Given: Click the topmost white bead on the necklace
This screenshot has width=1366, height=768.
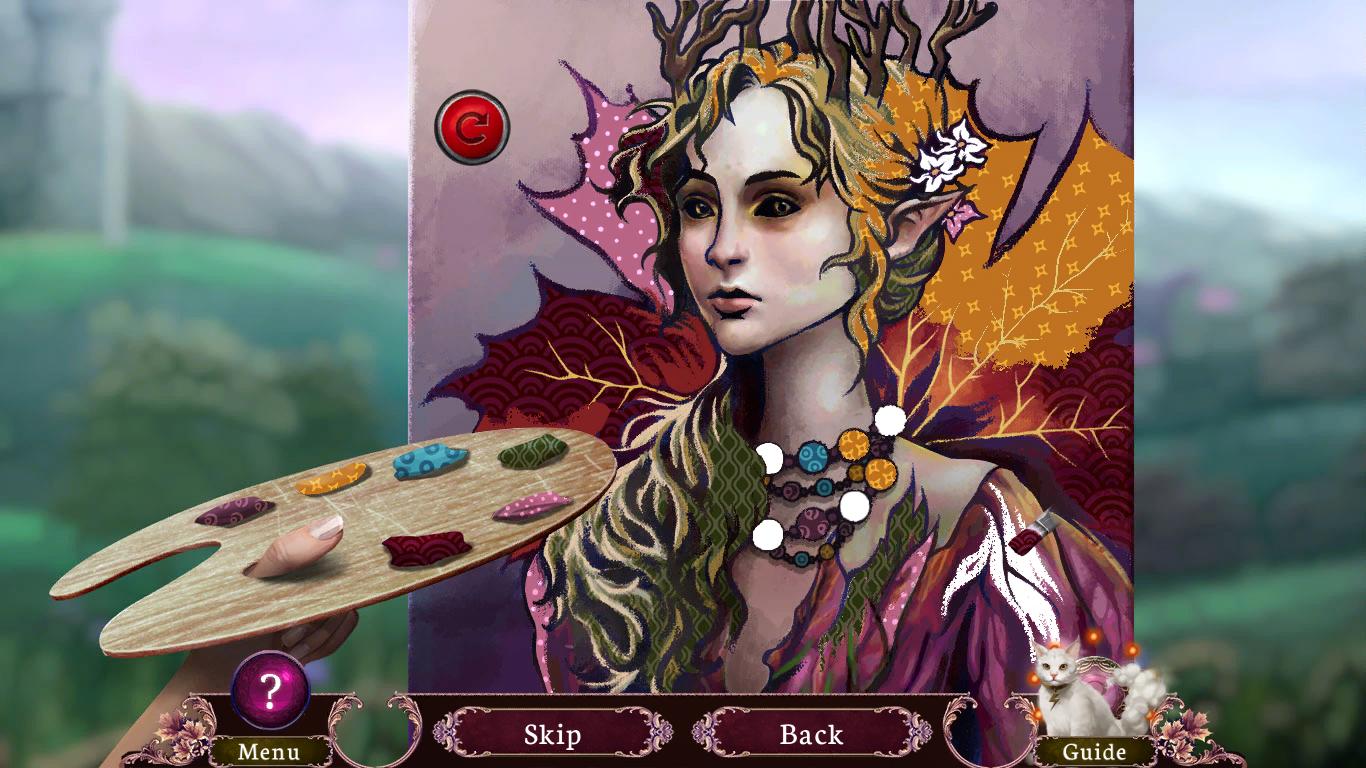Looking at the screenshot, I should click(x=889, y=420).
